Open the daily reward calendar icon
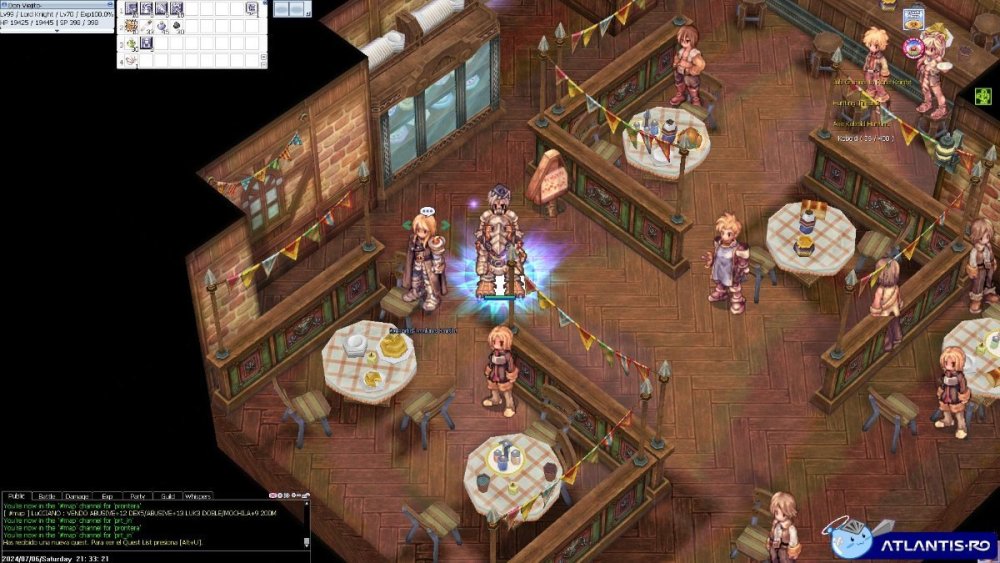Screen dimensions: 1000x563 tap(914, 19)
